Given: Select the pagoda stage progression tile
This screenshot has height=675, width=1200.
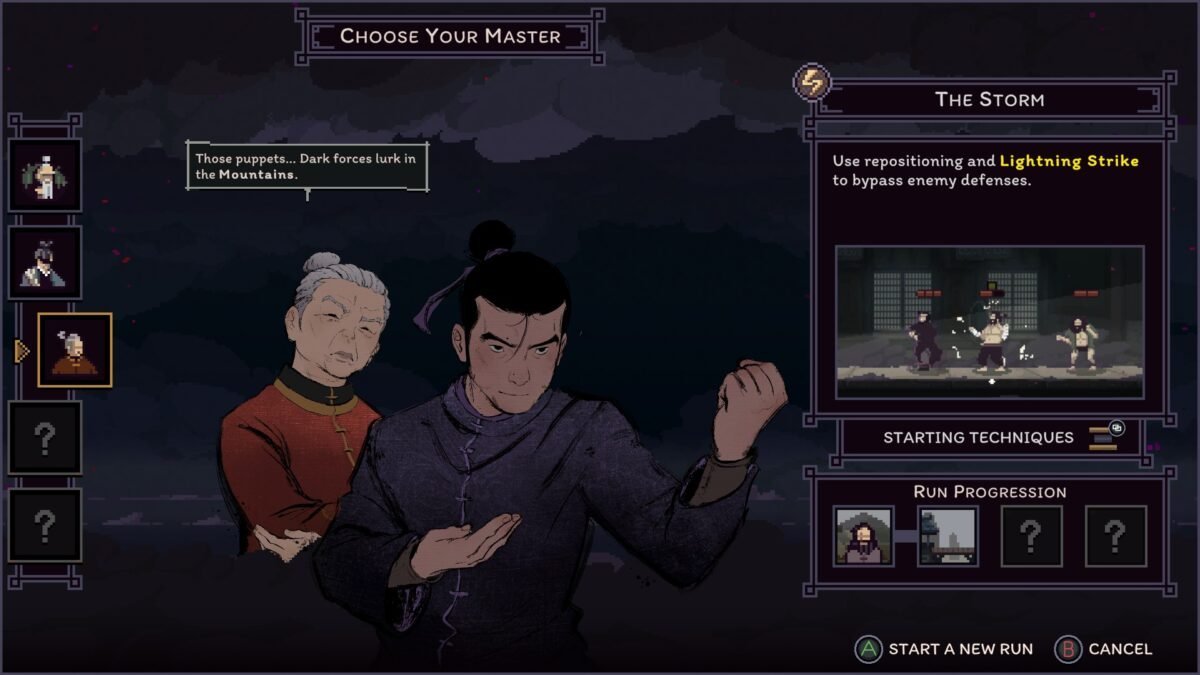Looking at the screenshot, I should [x=947, y=536].
